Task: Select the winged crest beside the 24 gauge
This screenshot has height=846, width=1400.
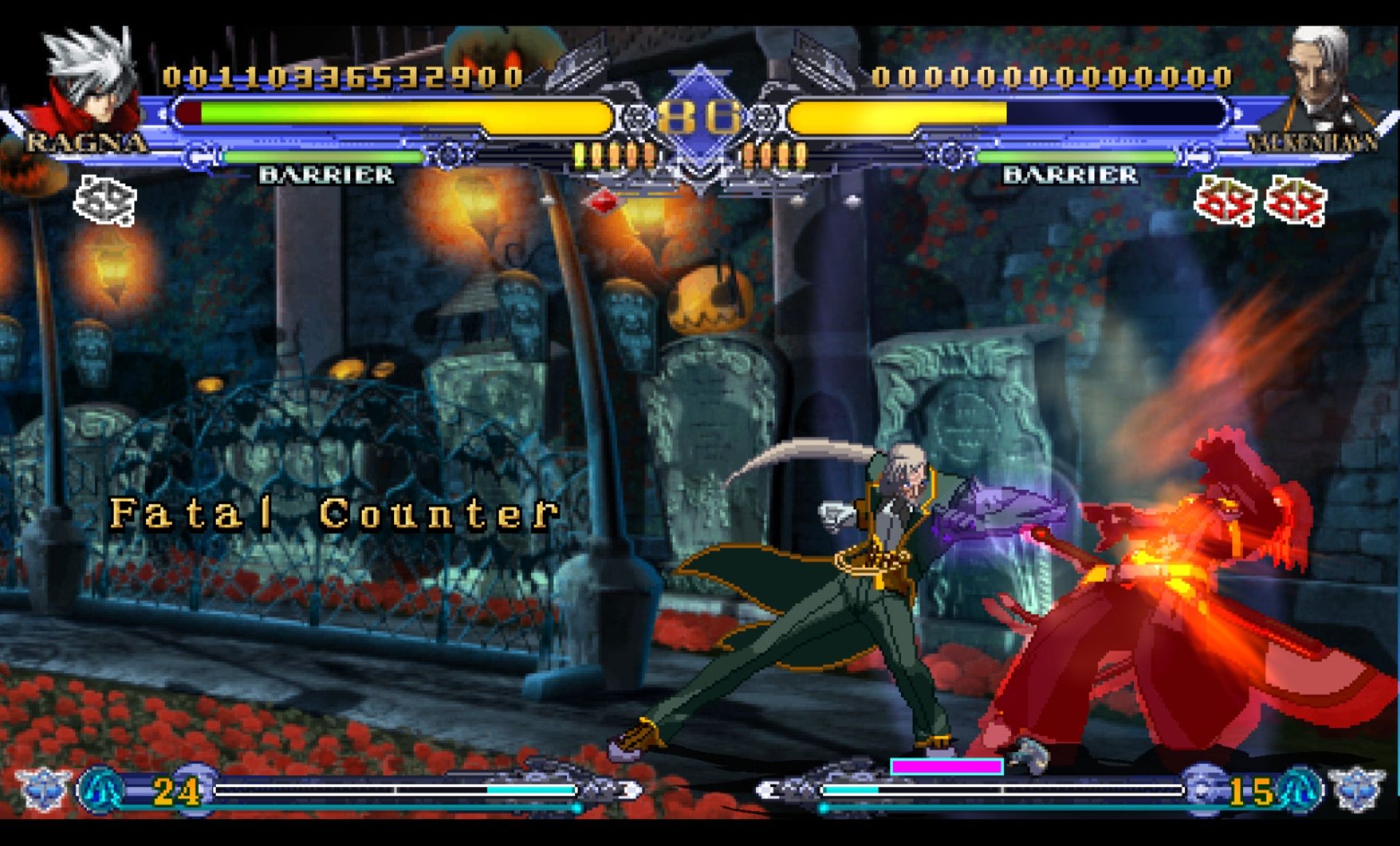Action: 44,789
